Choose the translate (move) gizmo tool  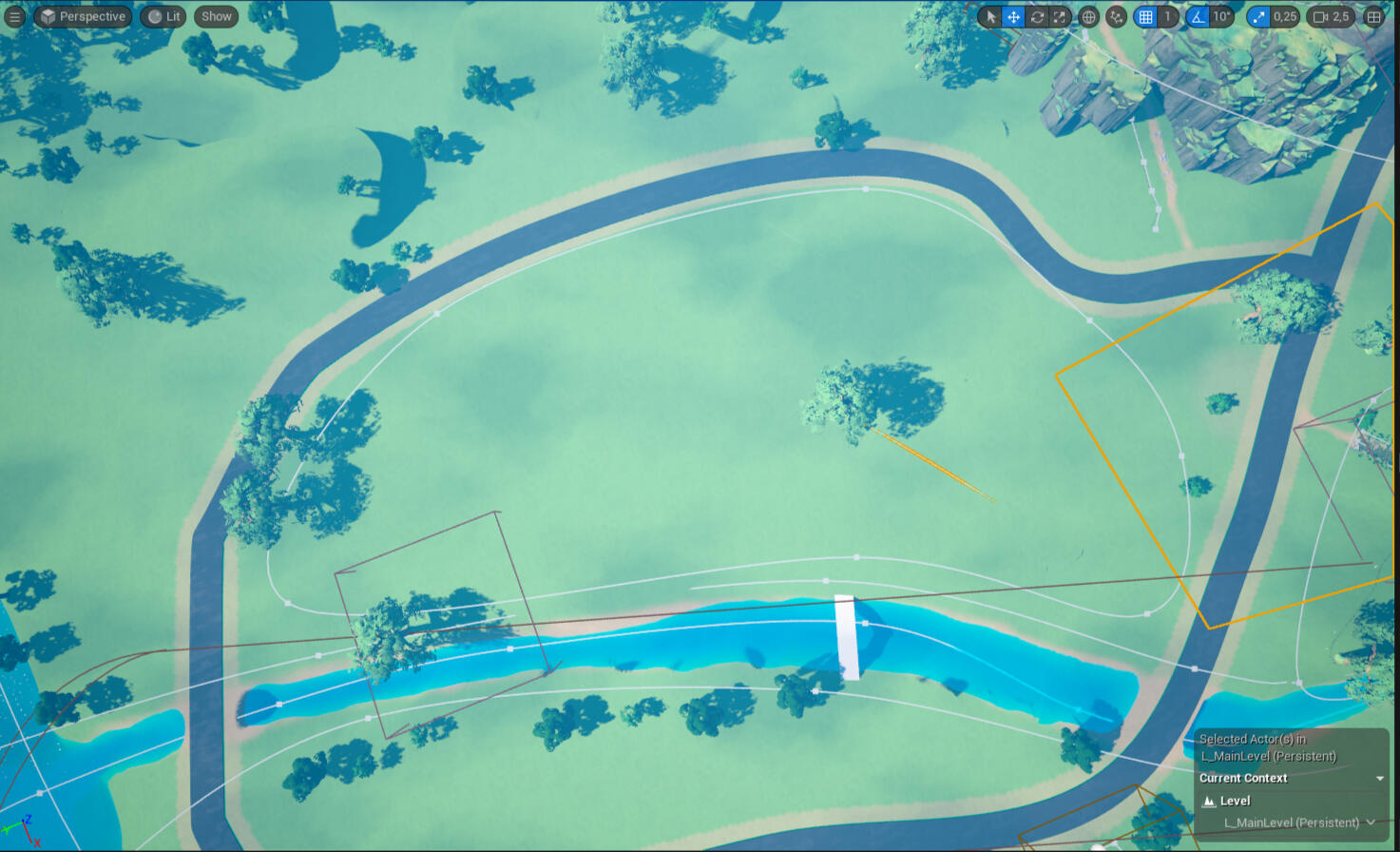click(1014, 16)
